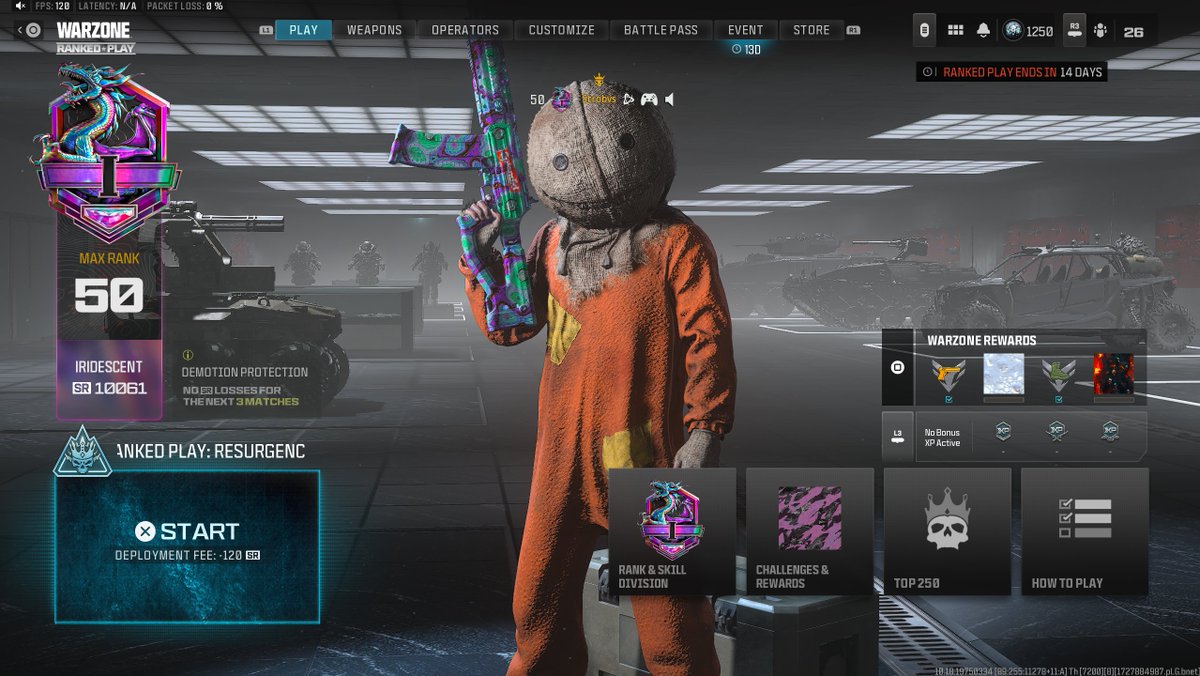1200x676 pixels.
Task: Switch to the Weapons tab
Action: pyautogui.click(x=374, y=30)
